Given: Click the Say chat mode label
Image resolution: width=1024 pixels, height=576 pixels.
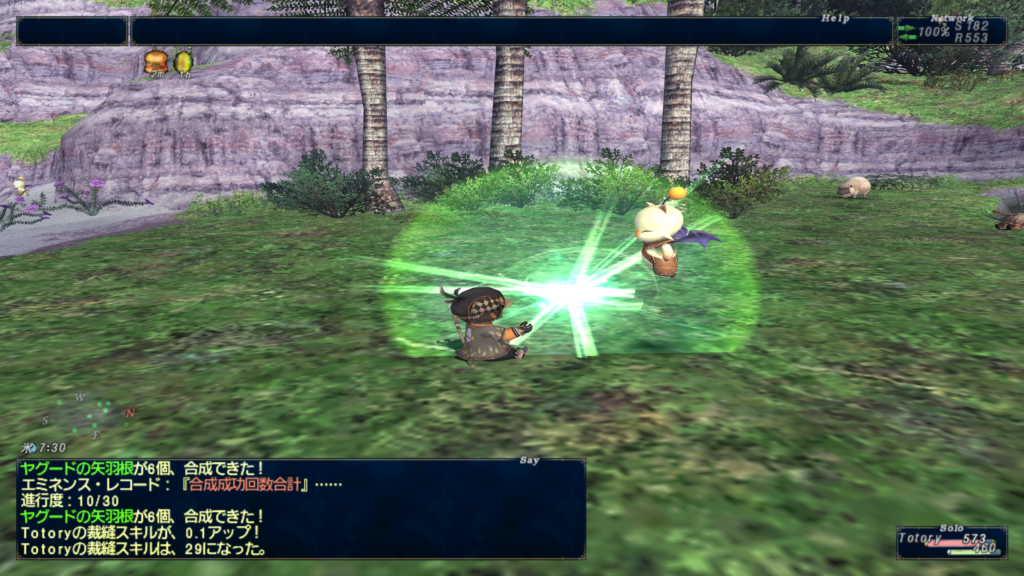Looking at the screenshot, I should tap(529, 461).
